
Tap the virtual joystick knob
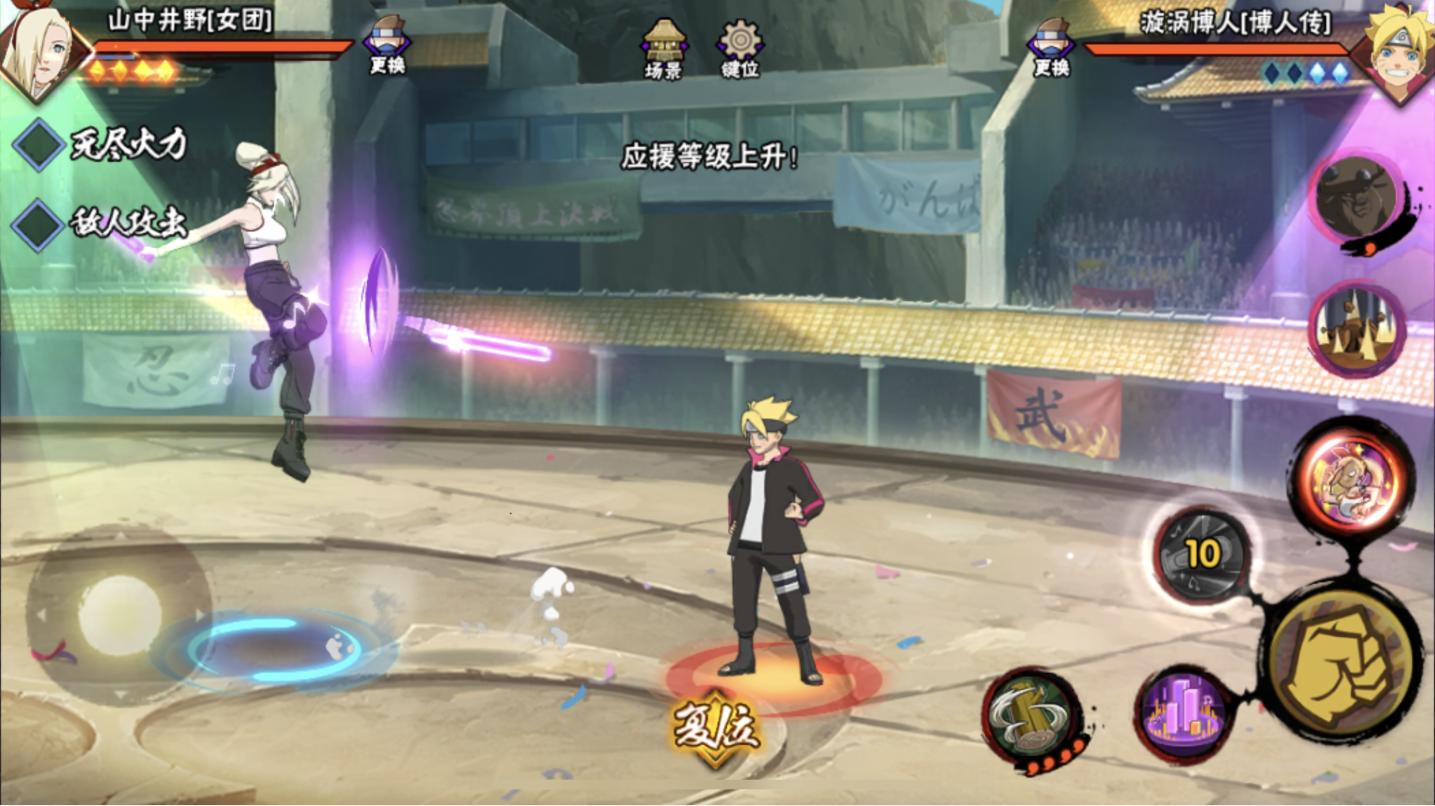pos(120,615)
